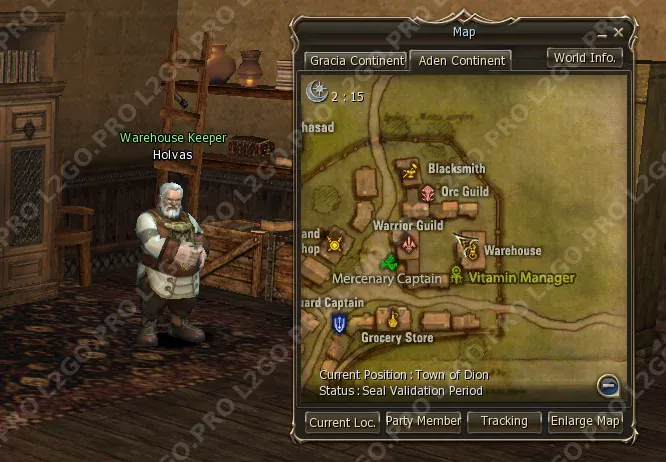
Task: Choose the Warehouse marker on the map
Action: tap(469, 251)
